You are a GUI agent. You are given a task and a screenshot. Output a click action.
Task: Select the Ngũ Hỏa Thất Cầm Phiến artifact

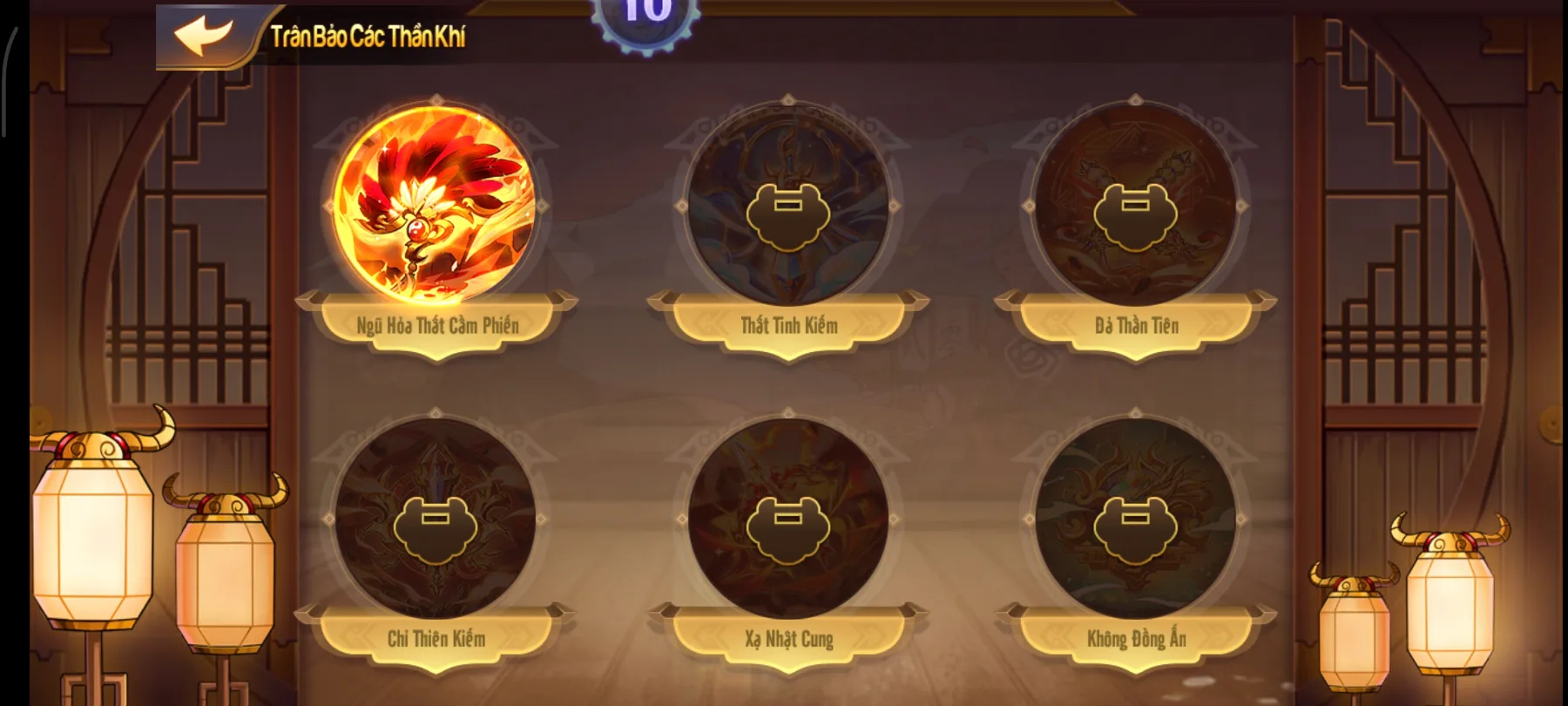point(436,206)
